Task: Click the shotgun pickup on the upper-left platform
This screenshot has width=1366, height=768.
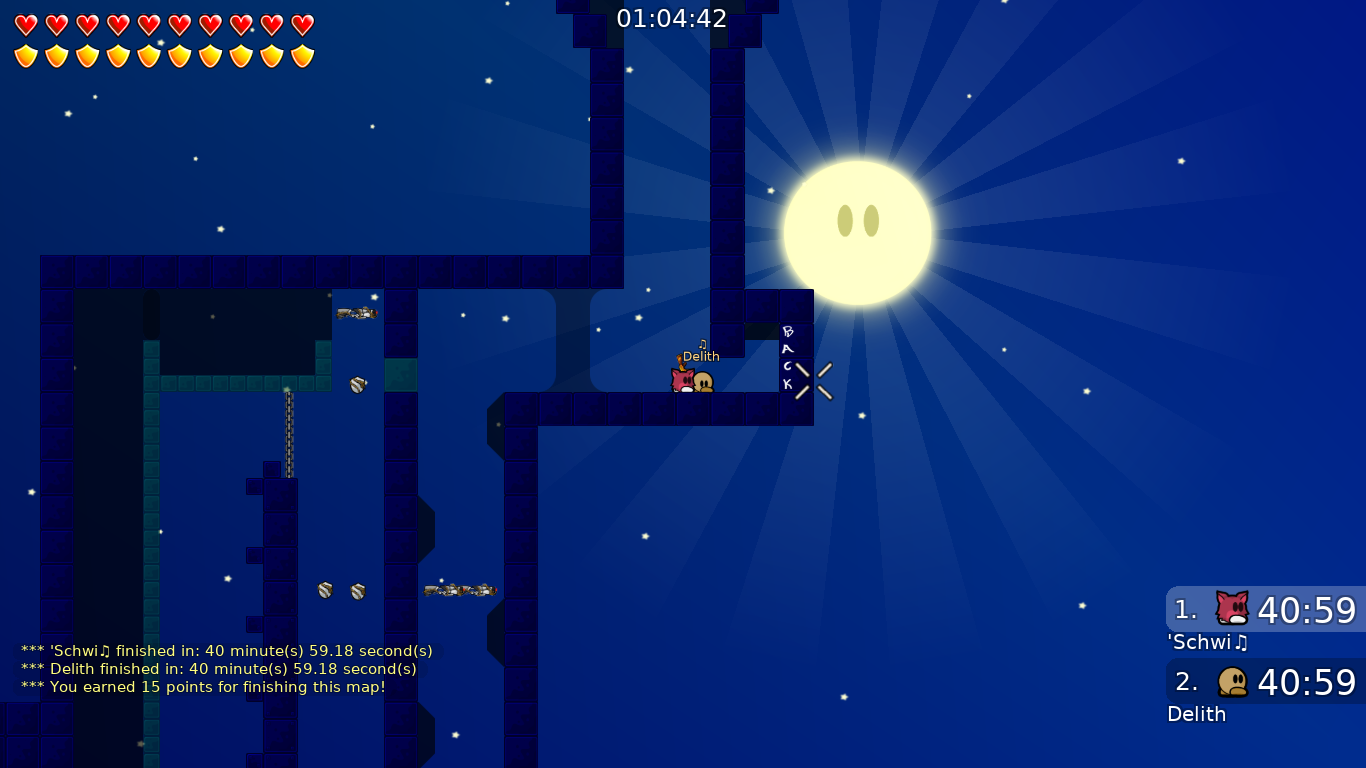Action: (x=358, y=311)
